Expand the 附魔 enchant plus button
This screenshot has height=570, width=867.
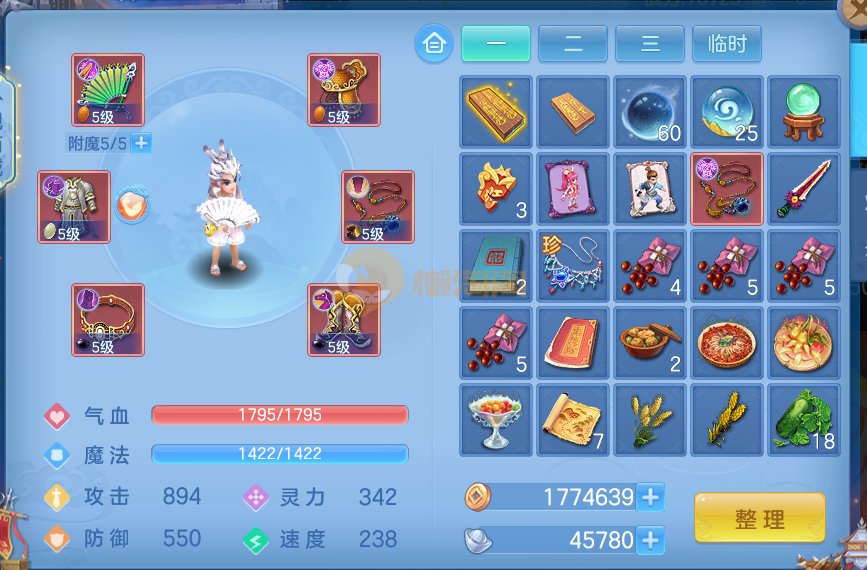coord(141,143)
